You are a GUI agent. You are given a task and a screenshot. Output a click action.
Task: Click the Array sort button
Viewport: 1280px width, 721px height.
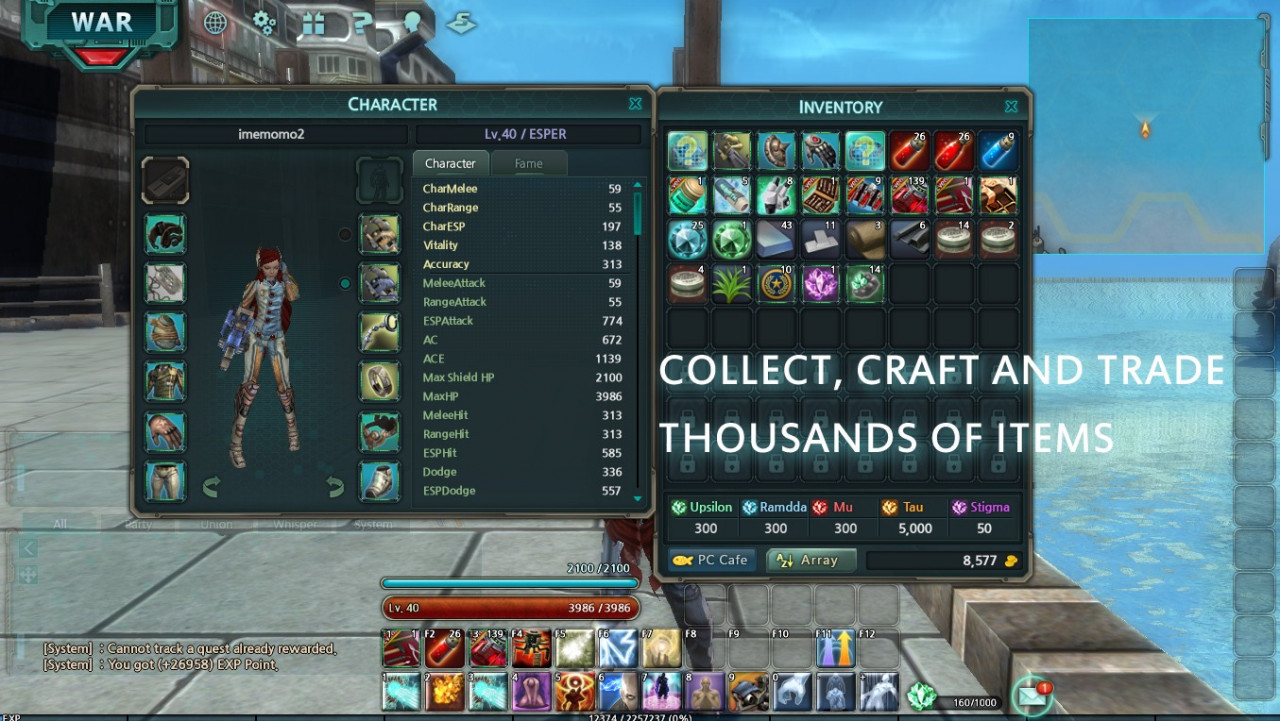click(x=811, y=561)
